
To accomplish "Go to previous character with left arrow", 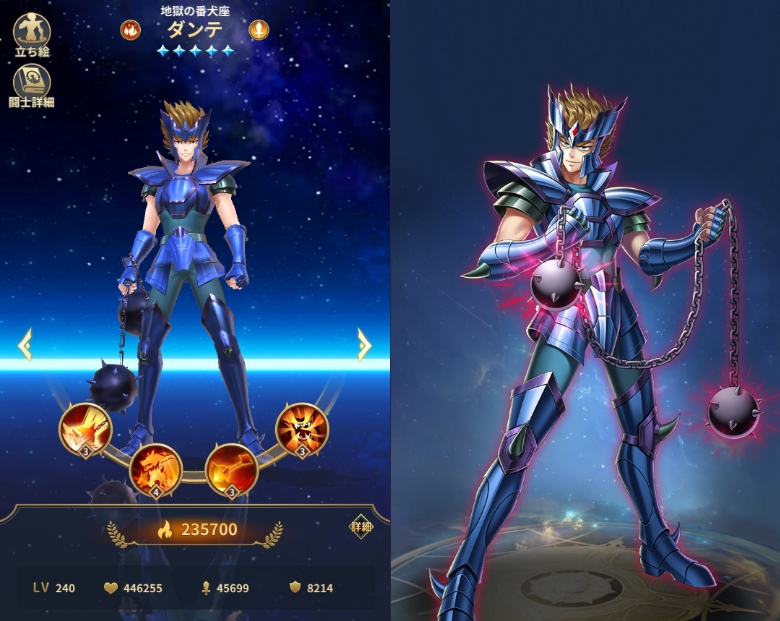I will [x=25, y=345].
